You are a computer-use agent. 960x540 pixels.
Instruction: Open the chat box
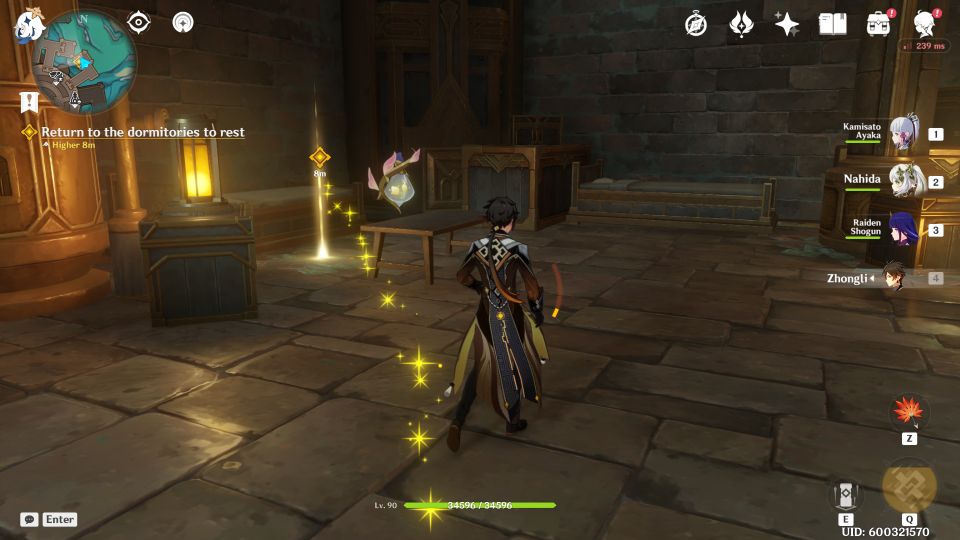coord(31,519)
